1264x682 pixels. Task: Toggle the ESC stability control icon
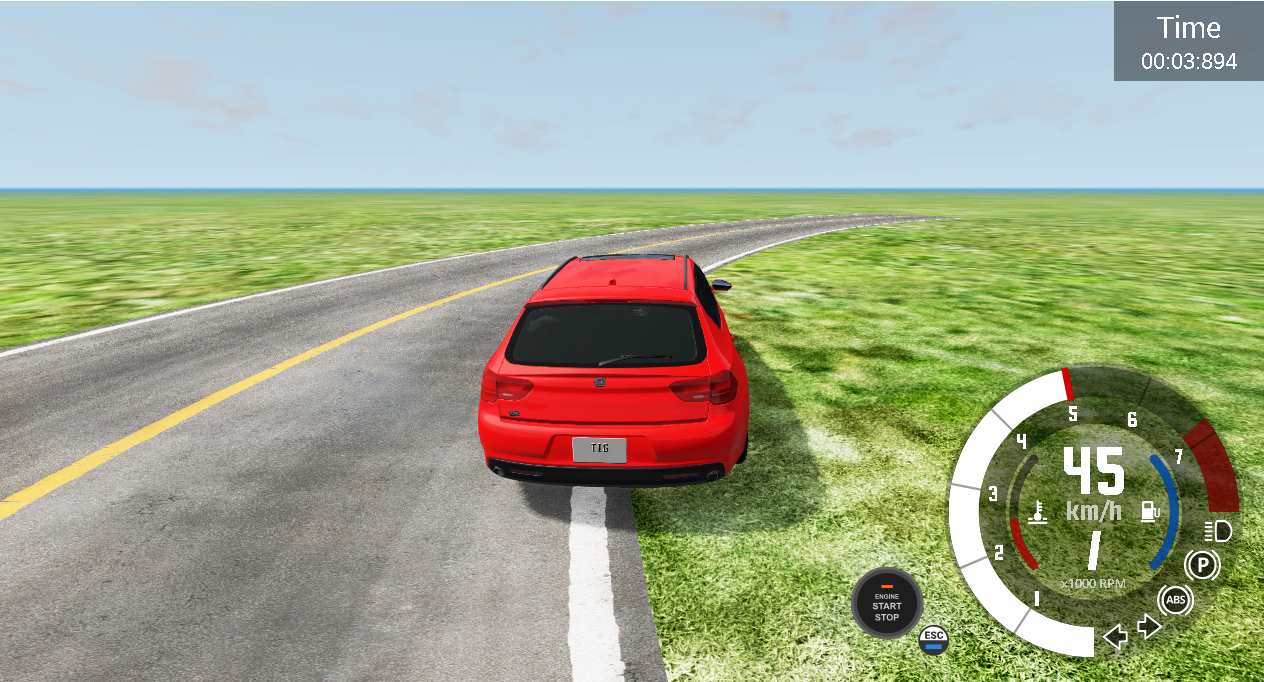tap(933, 639)
